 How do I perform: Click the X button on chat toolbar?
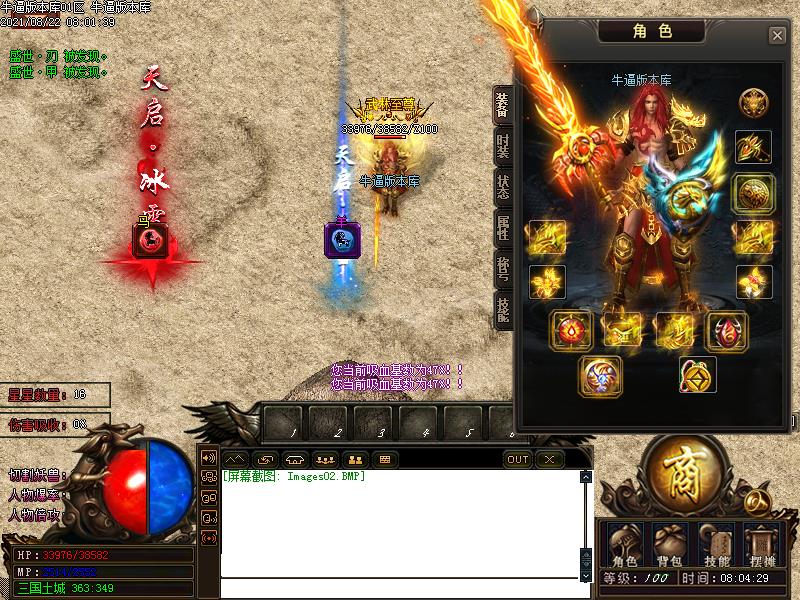click(x=550, y=460)
